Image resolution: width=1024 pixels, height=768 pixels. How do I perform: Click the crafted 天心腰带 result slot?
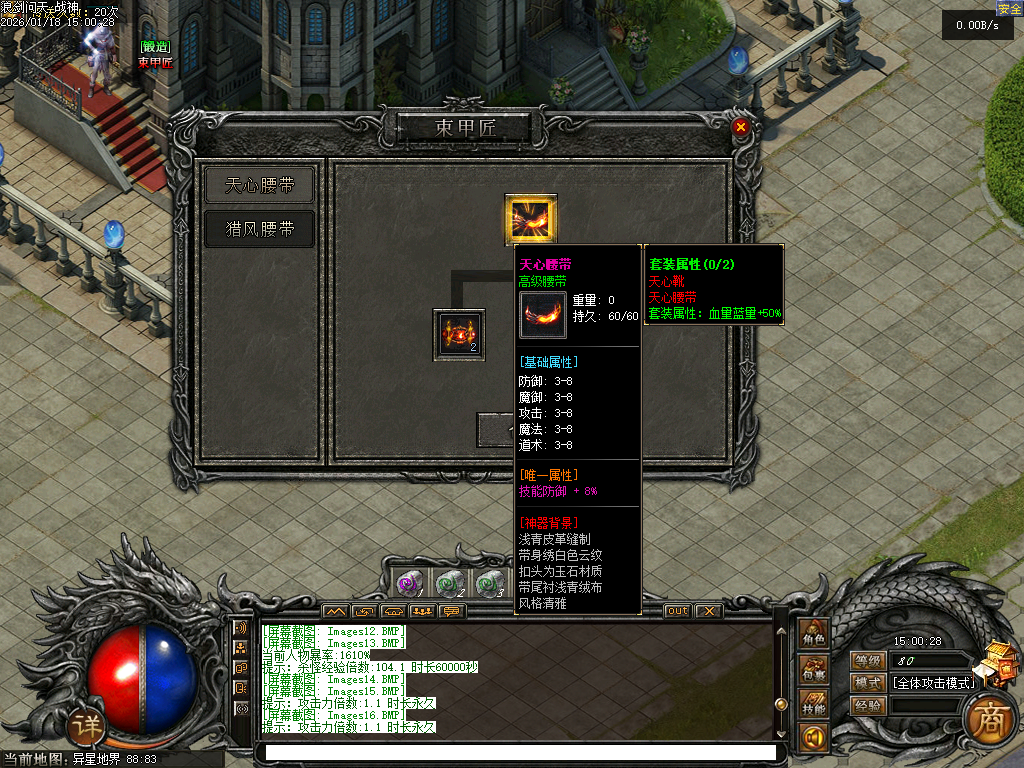point(530,219)
